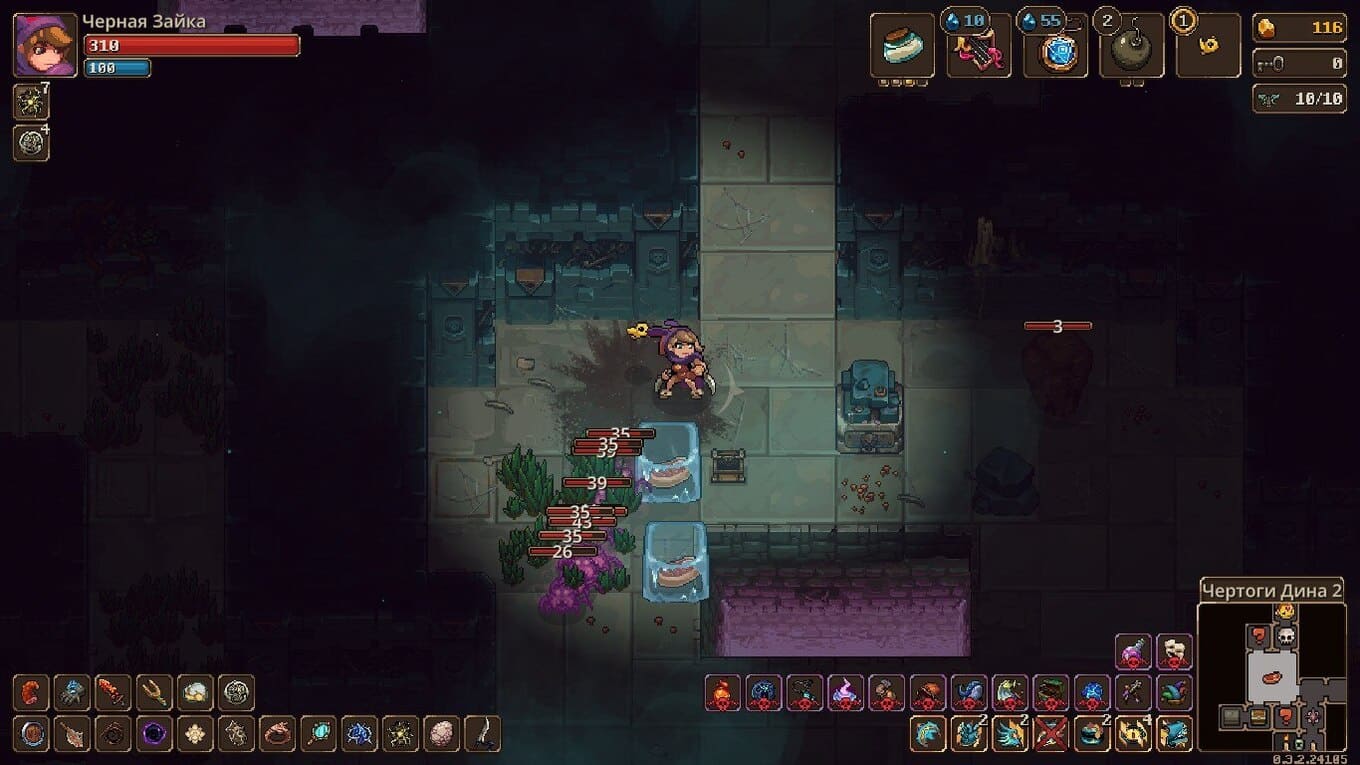
Task: Inspect the pink potion curse icon
Action: tap(1133, 652)
